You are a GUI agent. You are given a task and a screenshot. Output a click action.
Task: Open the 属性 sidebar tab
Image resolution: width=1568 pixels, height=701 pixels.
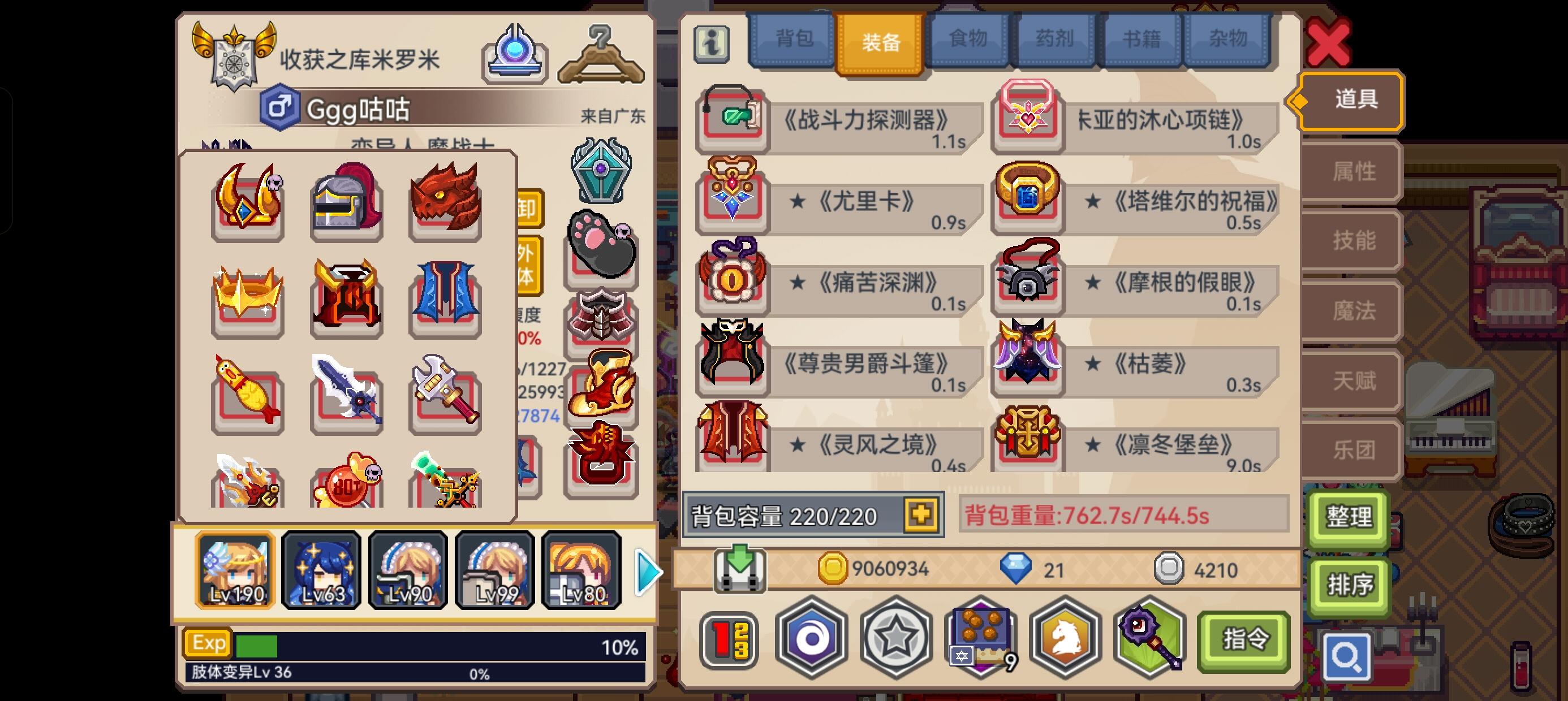(1352, 172)
